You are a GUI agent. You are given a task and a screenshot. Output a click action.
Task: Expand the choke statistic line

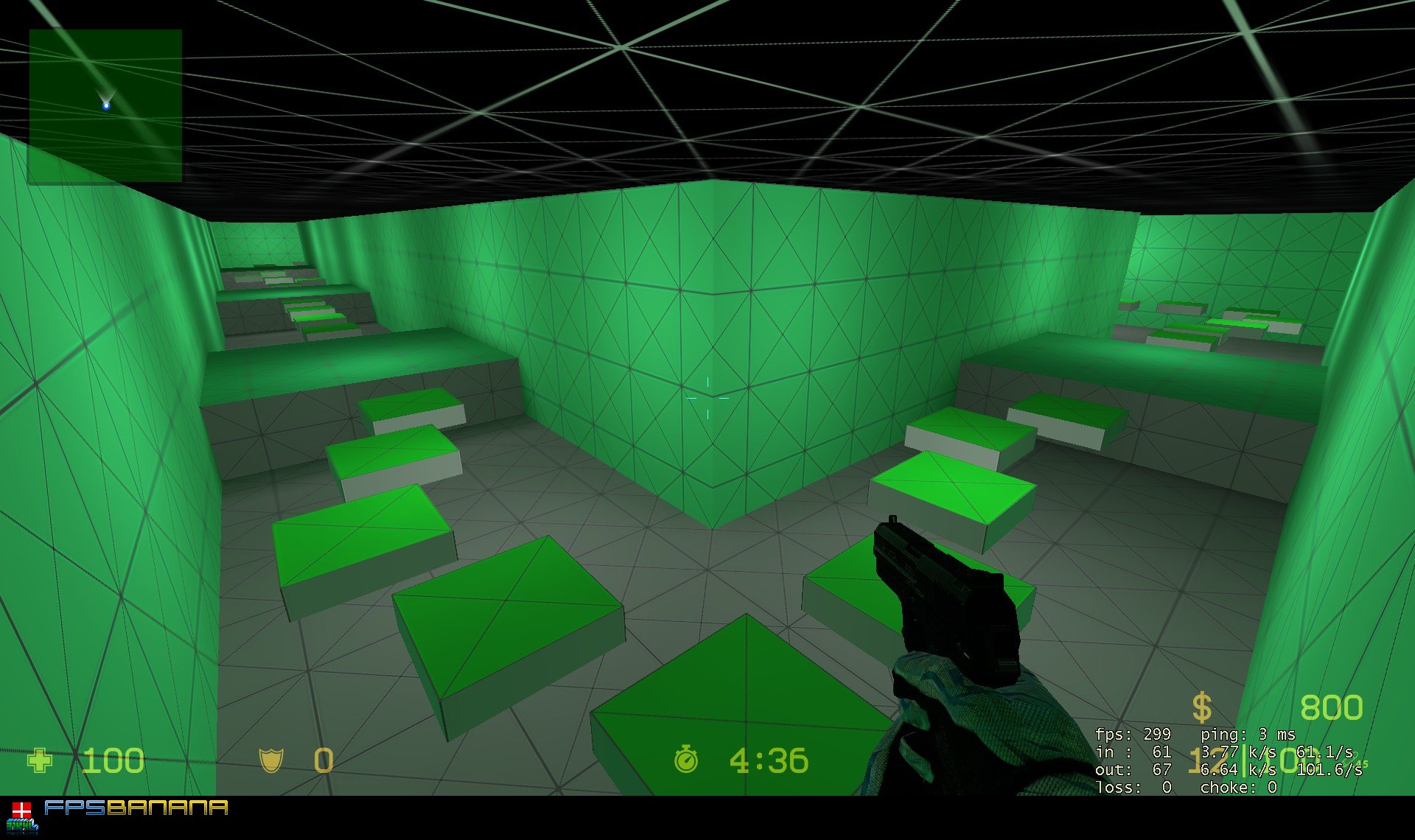point(1239,787)
